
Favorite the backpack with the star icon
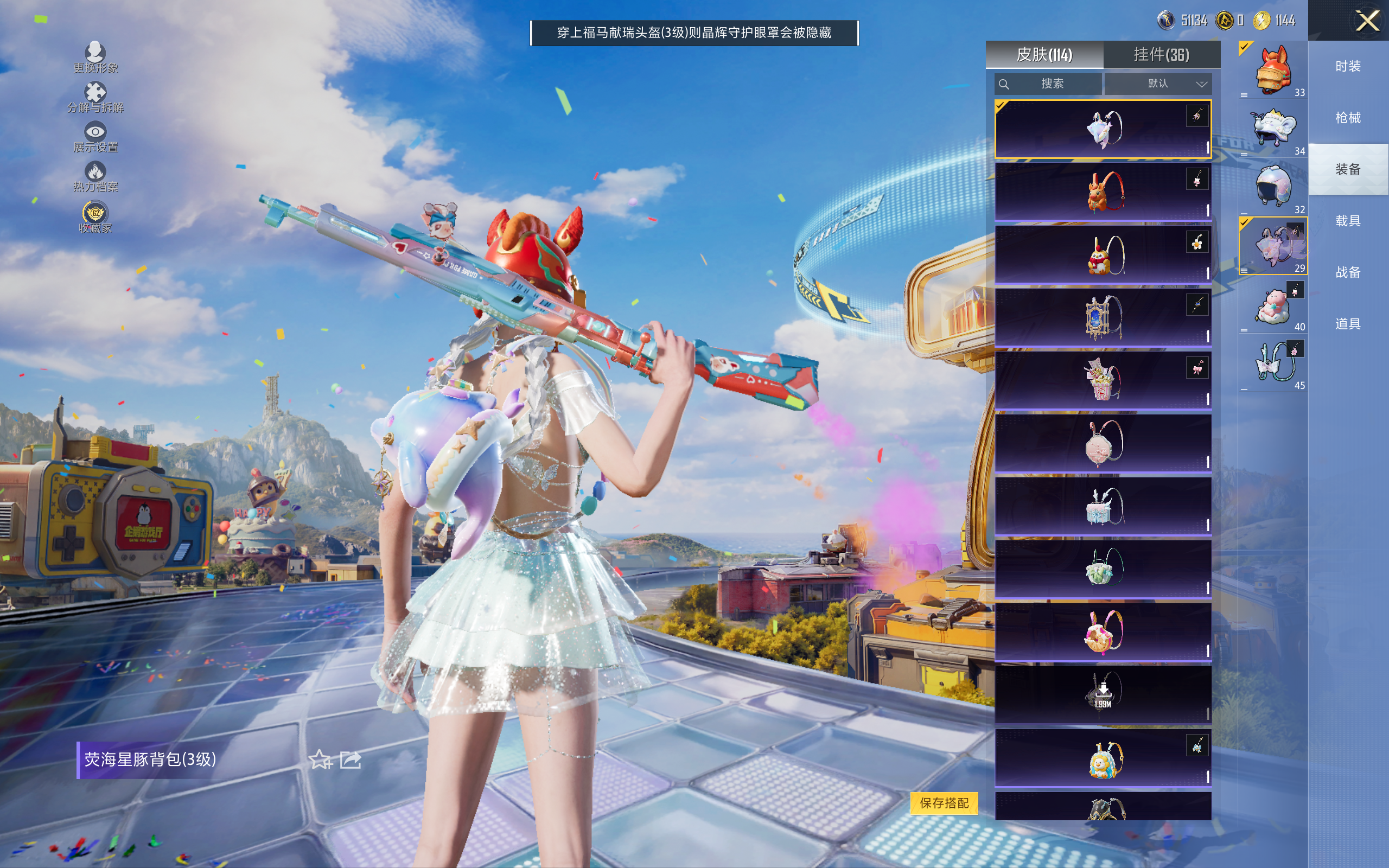tap(320, 759)
